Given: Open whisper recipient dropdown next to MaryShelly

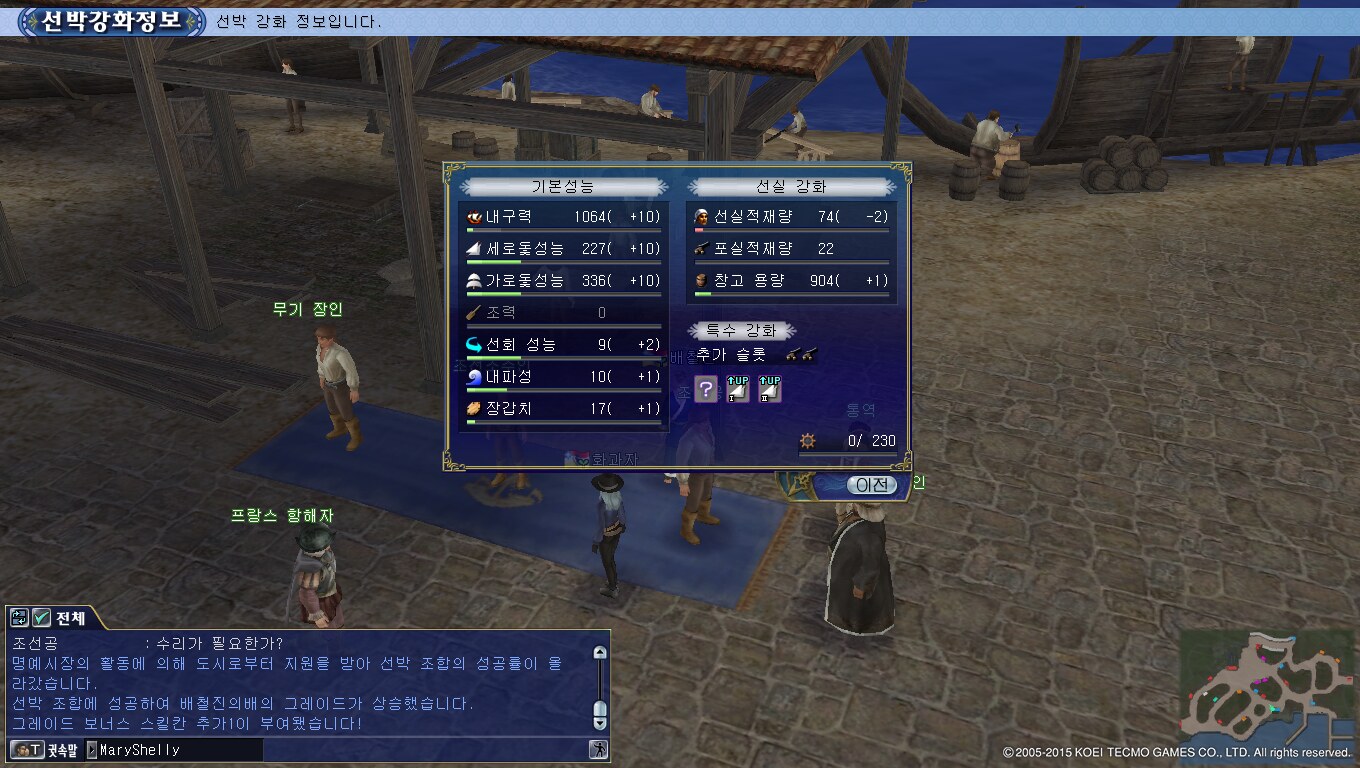Looking at the screenshot, I should click(92, 750).
